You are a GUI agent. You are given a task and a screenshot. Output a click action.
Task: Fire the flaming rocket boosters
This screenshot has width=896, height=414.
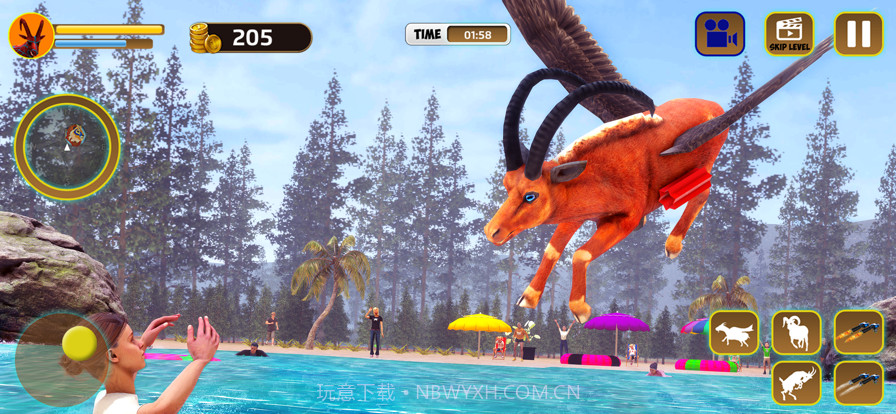pyautogui.click(x=858, y=332)
